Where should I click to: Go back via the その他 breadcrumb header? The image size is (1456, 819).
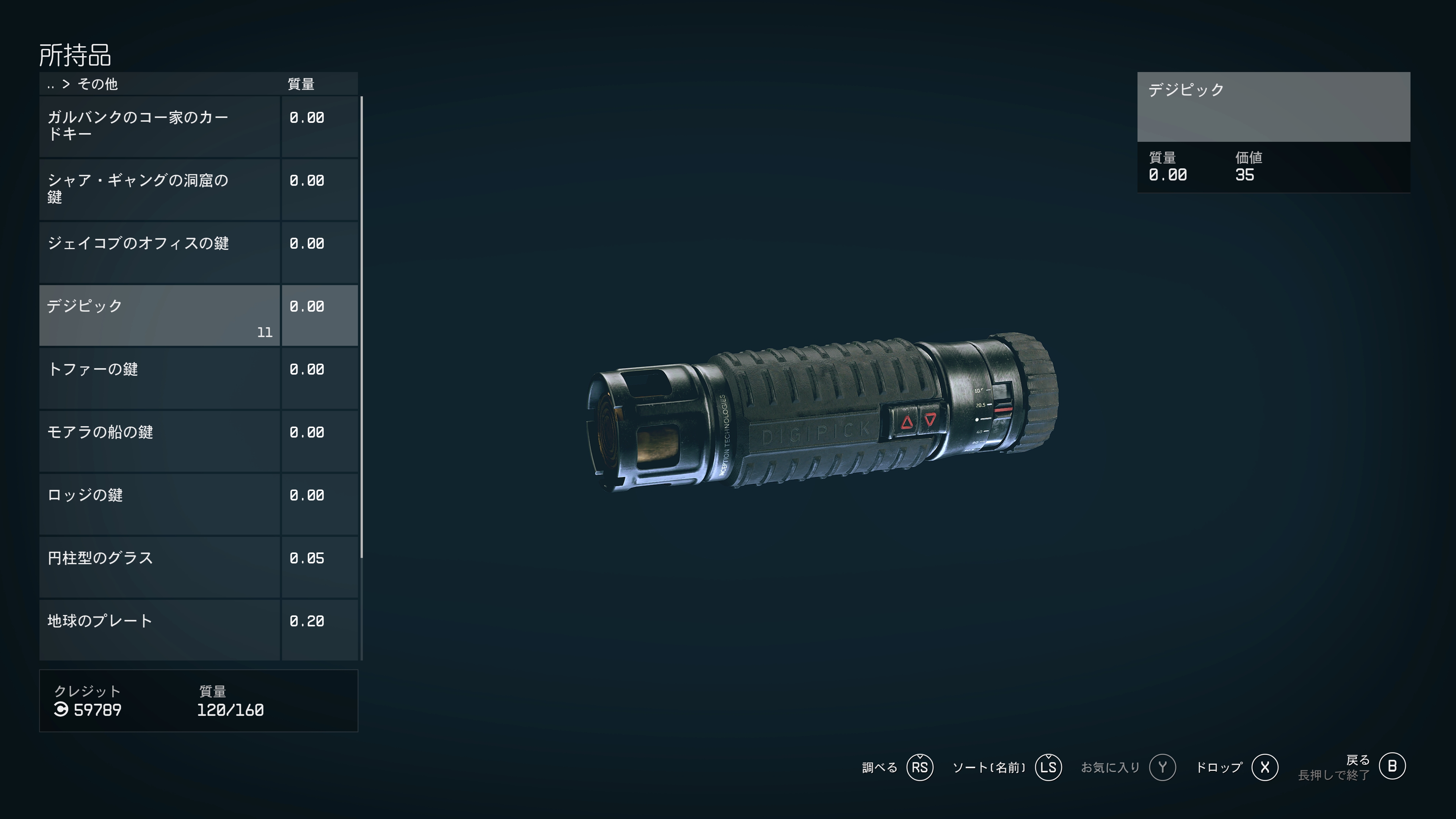pos(97,84)
